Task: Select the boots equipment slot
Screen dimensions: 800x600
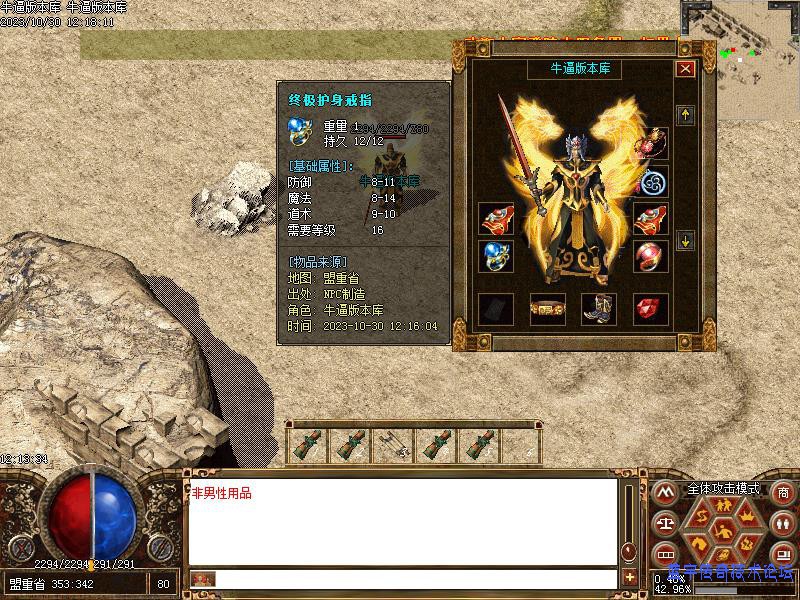Action: (599, 310)
